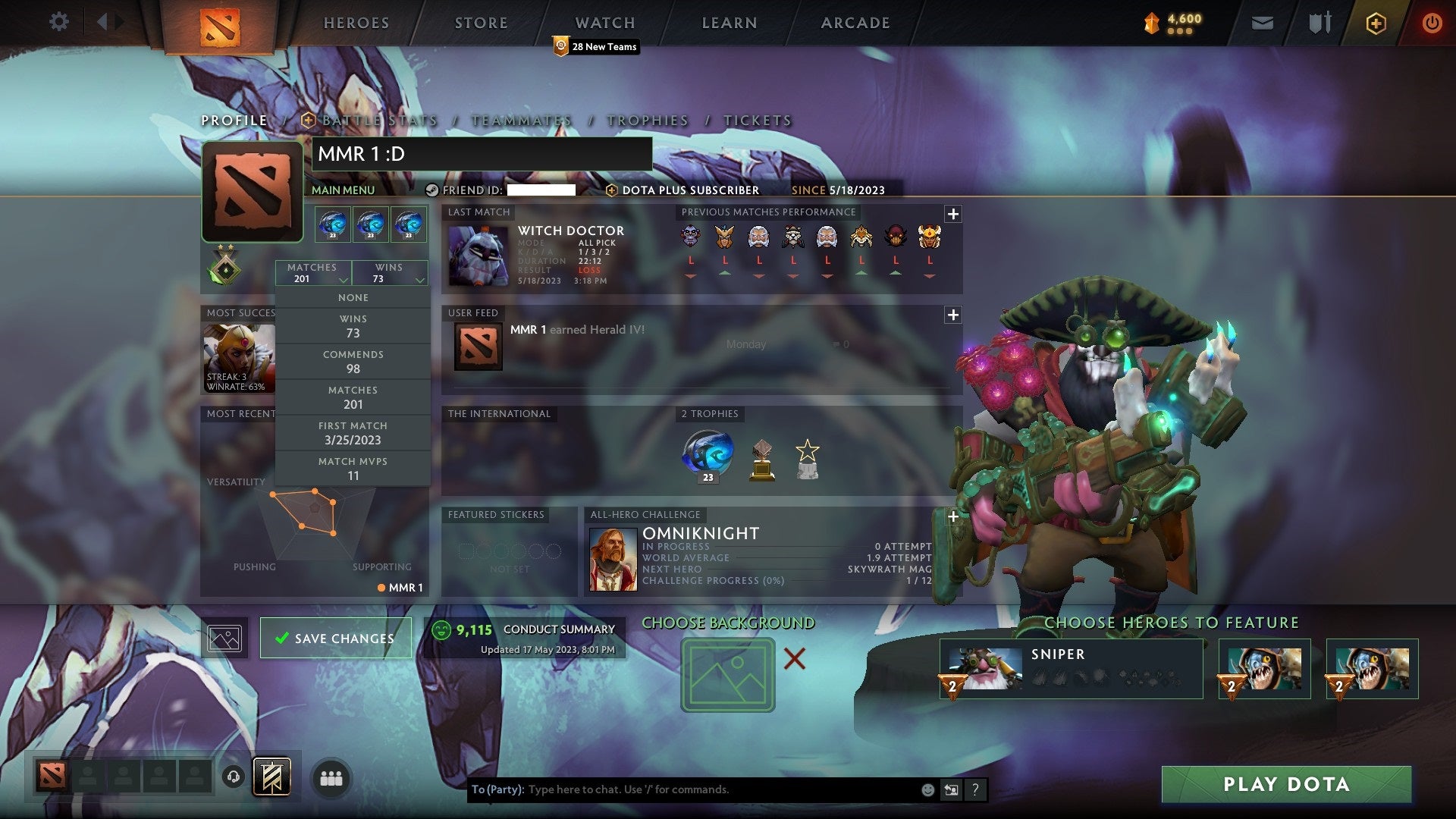Open the background image picker icon near Save Changes
The width and height of the screenshot is (1456, 819).
pyautogui.click(x=226, y=638)
